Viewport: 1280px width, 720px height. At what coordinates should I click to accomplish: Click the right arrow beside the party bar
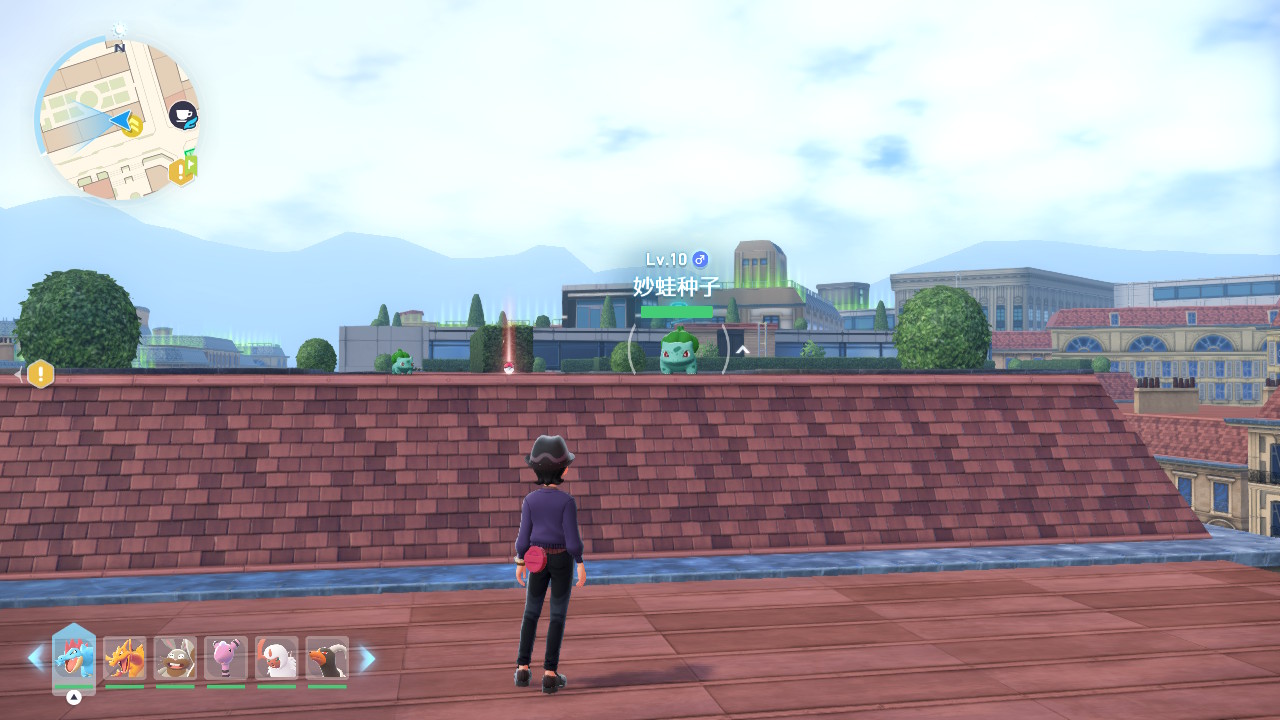click(367, 658)
